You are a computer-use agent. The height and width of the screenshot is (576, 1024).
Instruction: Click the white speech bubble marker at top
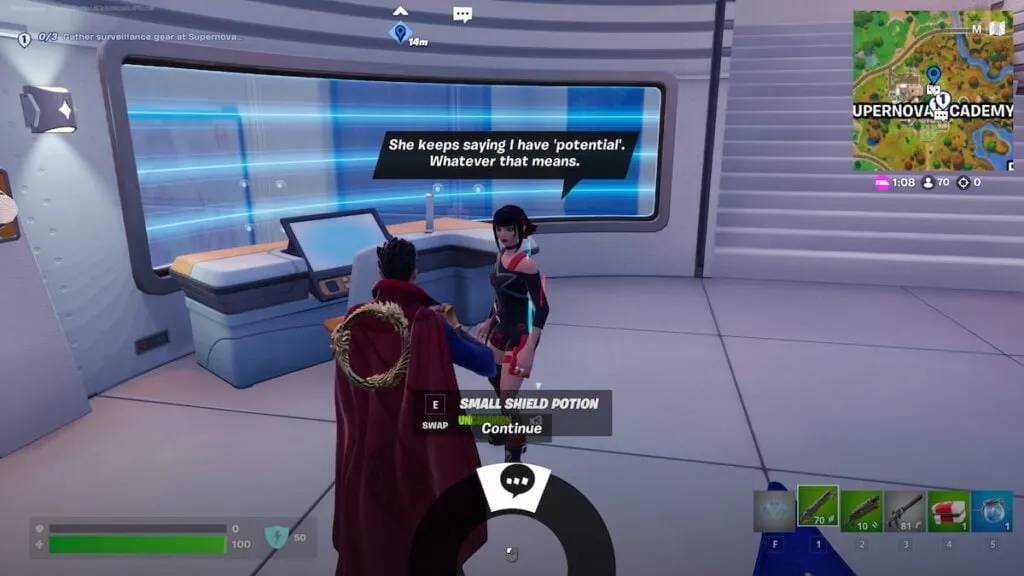(462, 15)
